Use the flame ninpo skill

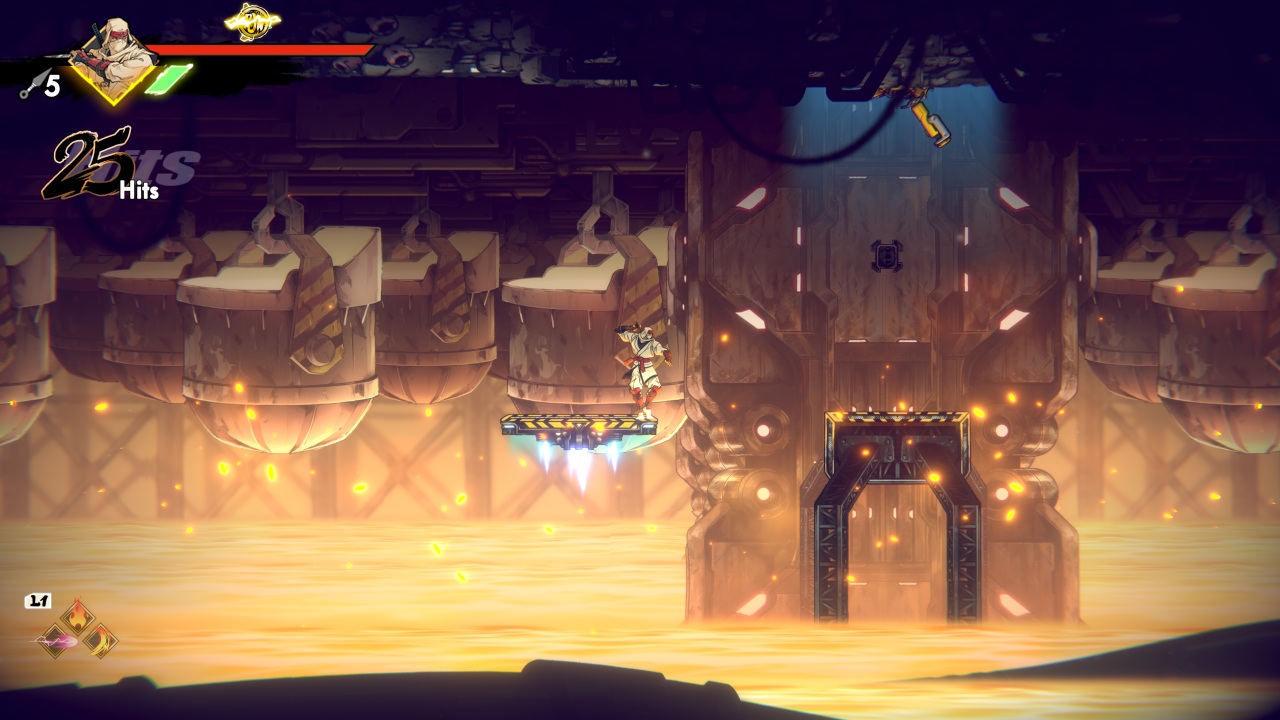(x=76, y=616)
